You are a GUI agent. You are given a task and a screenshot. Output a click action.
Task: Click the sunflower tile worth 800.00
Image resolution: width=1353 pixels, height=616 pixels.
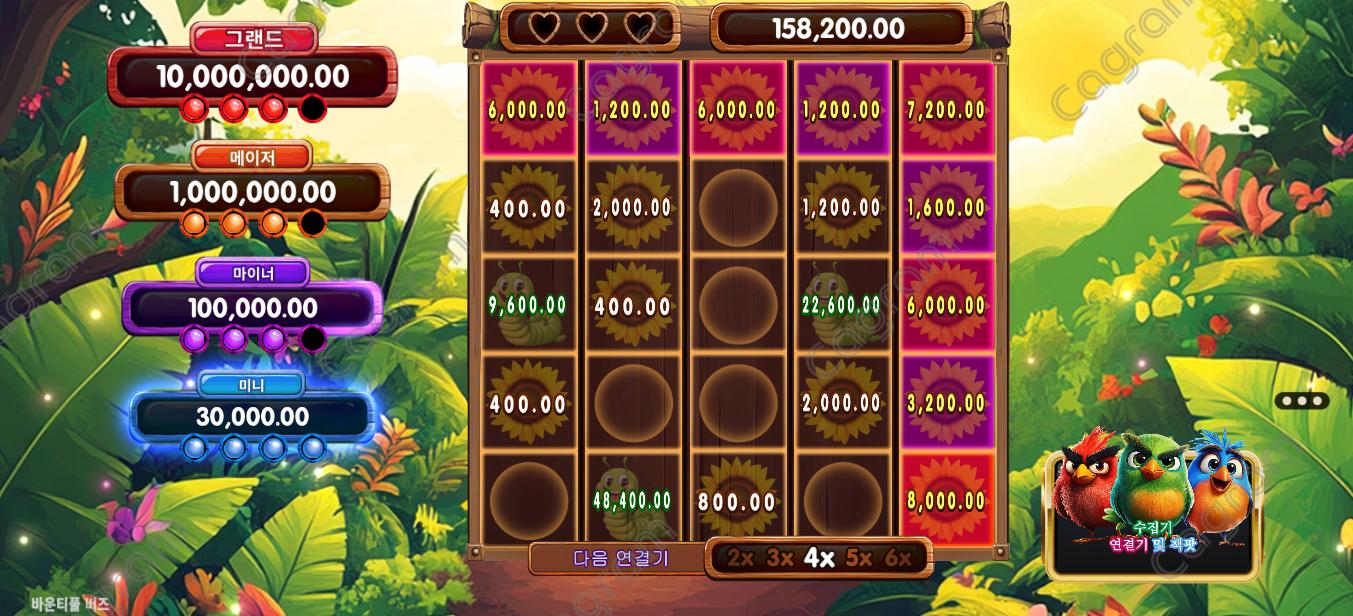737,498
